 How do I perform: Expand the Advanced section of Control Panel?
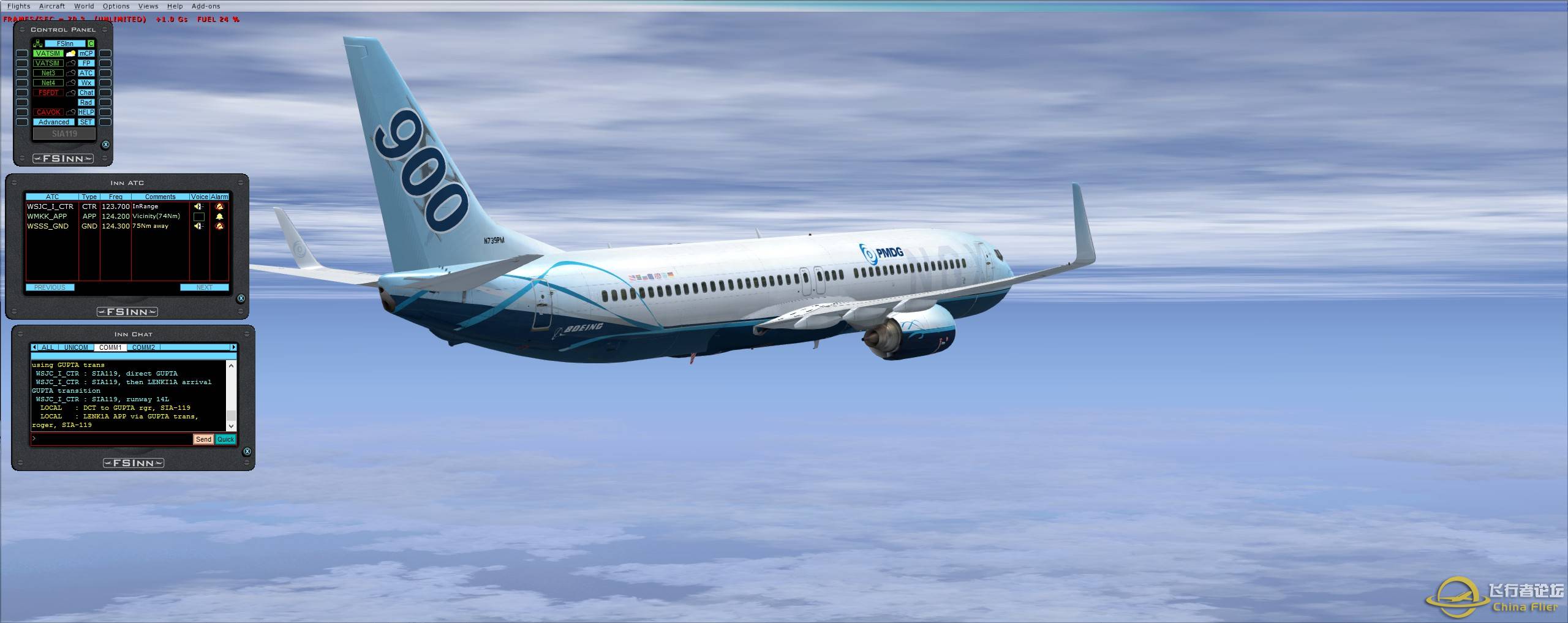(x=54, y=122)
